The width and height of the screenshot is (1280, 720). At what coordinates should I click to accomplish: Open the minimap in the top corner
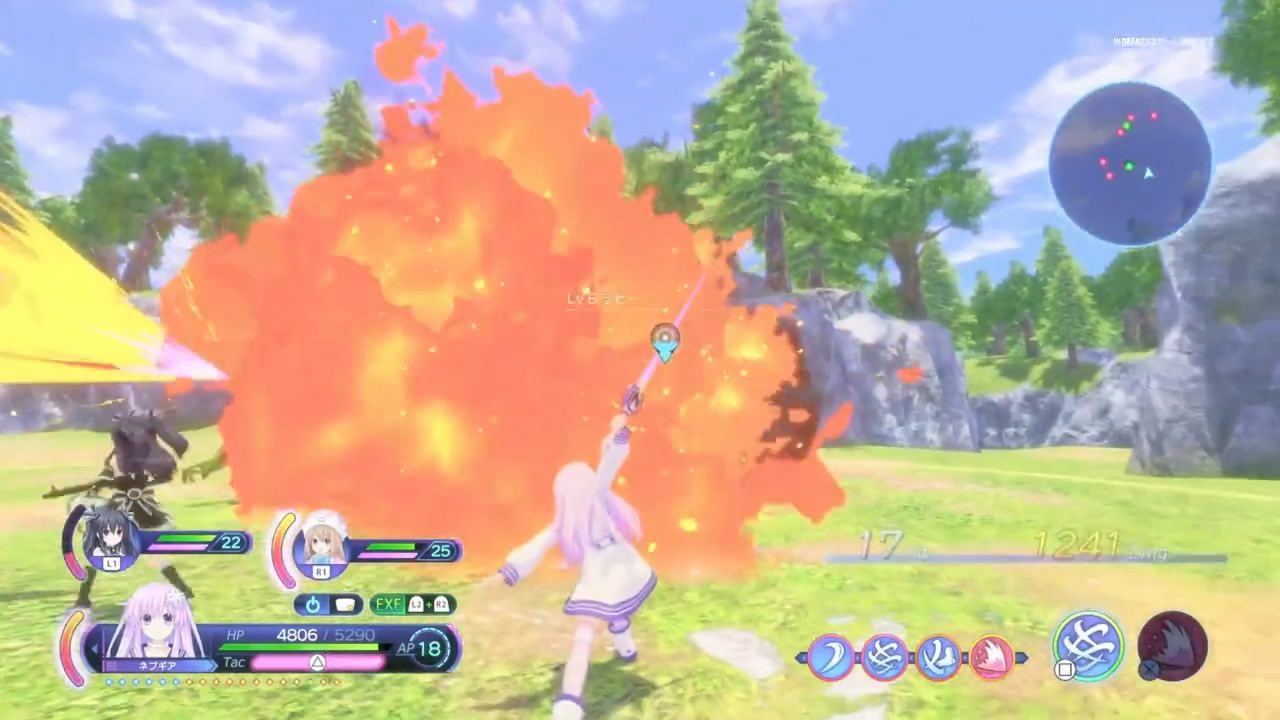(x=1130, y=160)
